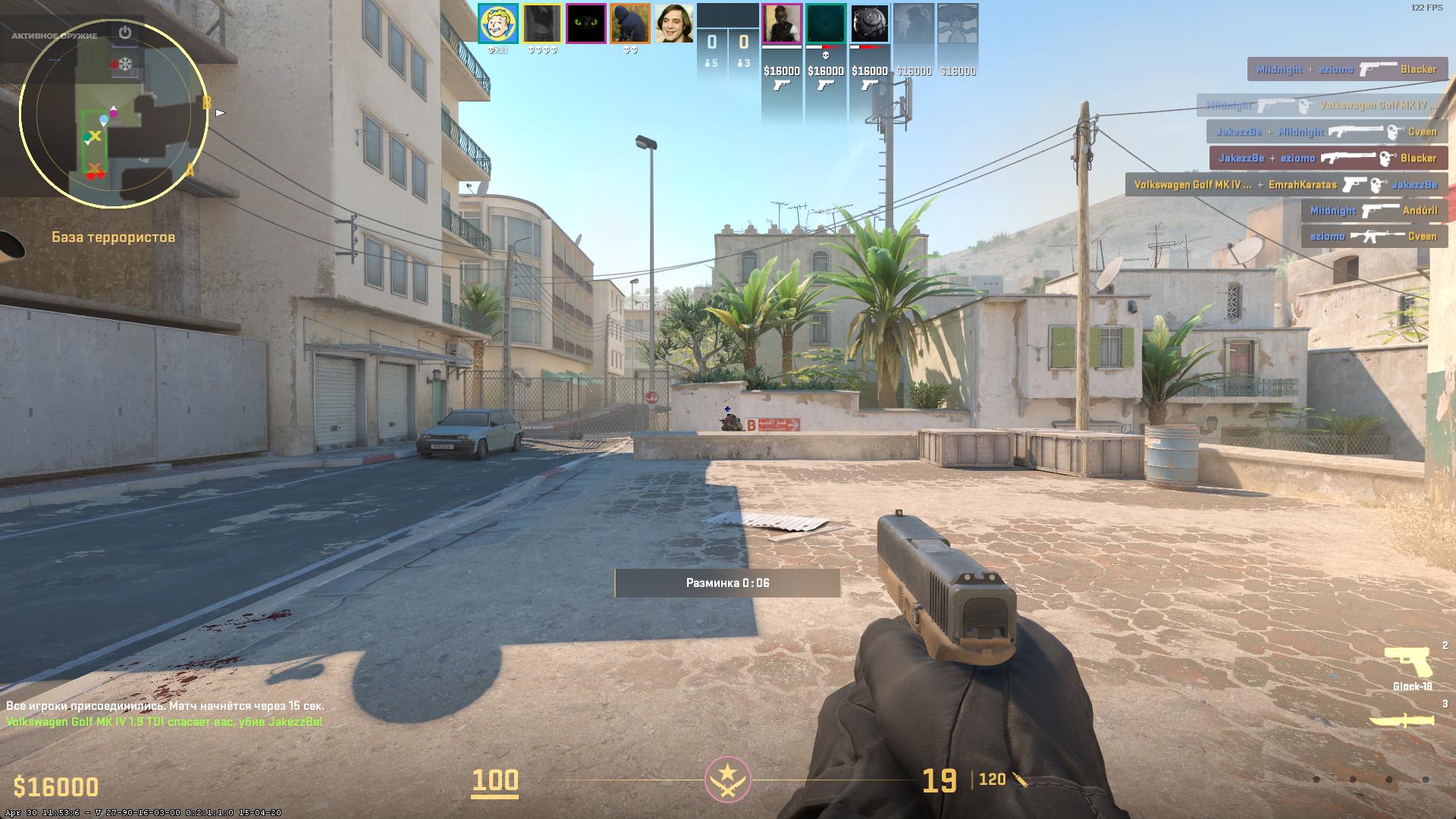
Task: Click the eziomo killed Cveen killfeed row
Action: tap(1374, 236)
